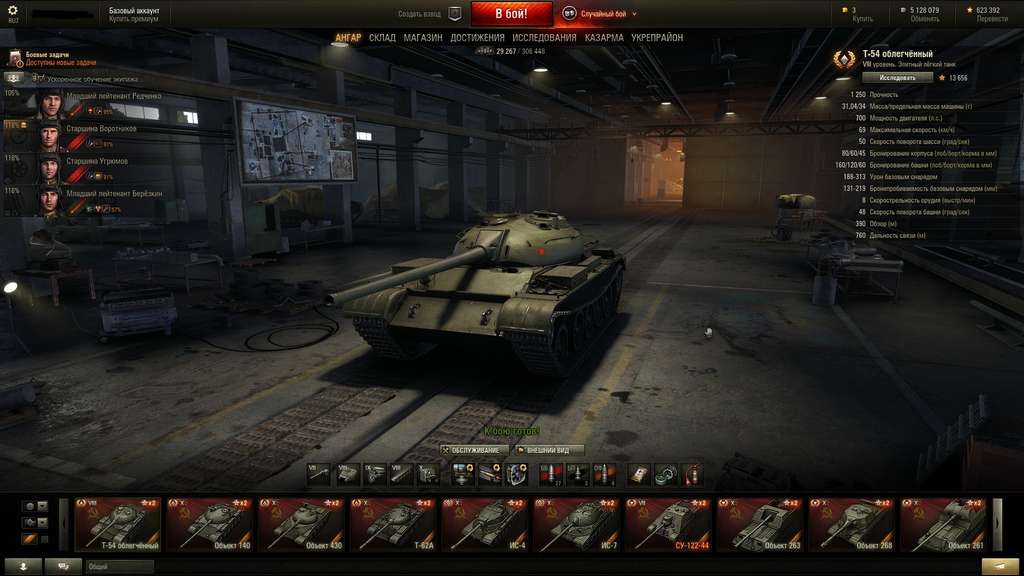Open the Укрепрайон tab
1024x576 pixels.
pyautogui.click(x=657, y=38)
